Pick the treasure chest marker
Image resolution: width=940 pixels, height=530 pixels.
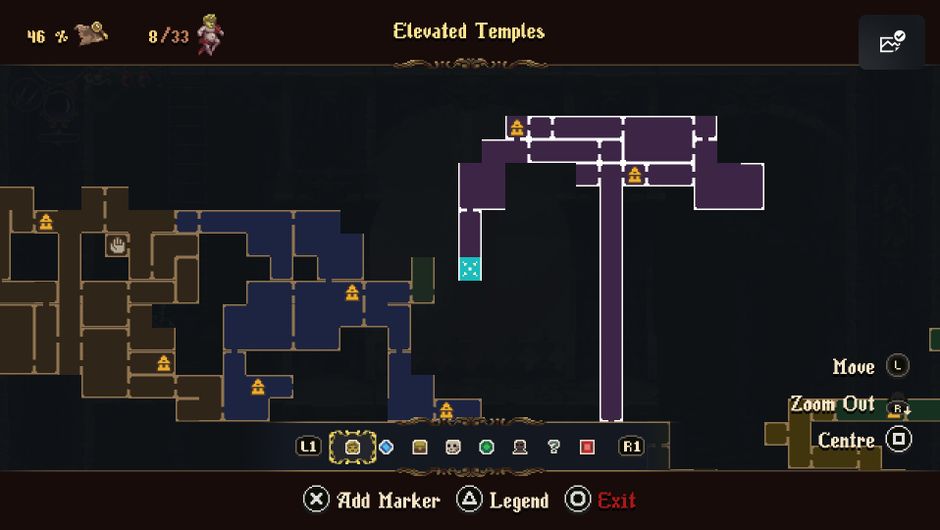tap(420, 447)
